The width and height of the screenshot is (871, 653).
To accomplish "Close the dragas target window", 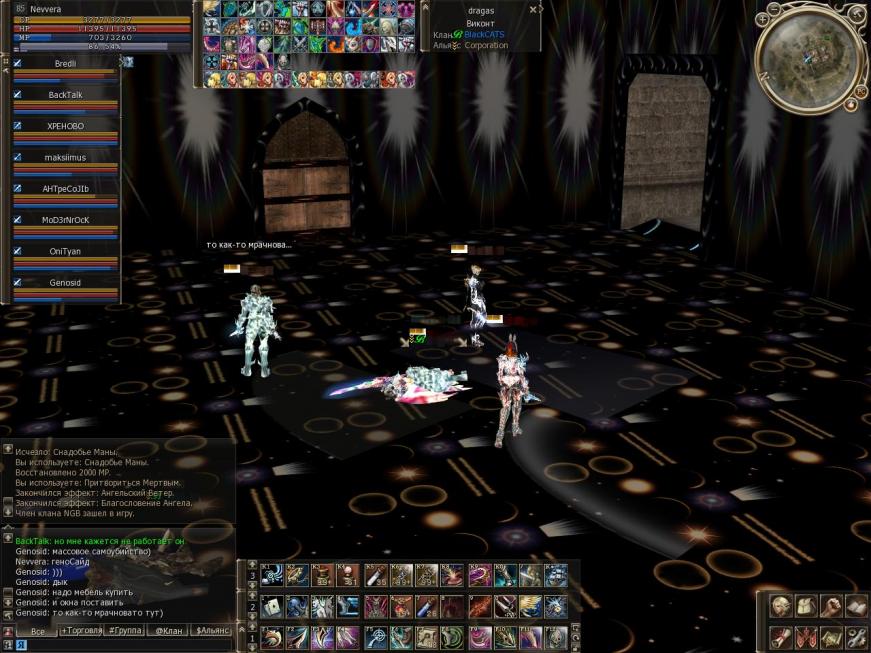I will point(535,9).
